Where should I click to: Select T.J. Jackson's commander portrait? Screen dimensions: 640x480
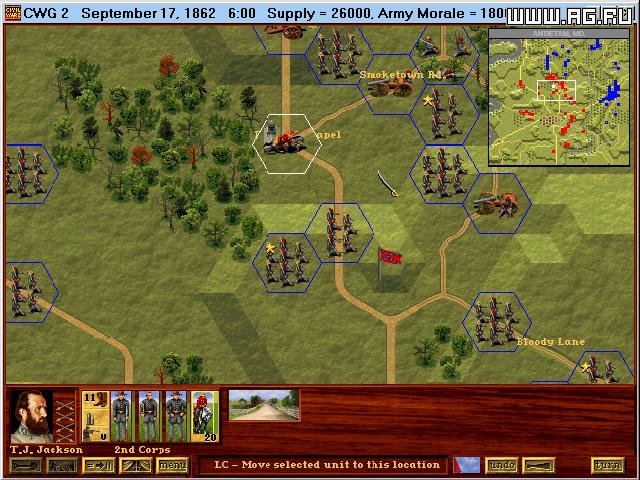coord(32,416)
